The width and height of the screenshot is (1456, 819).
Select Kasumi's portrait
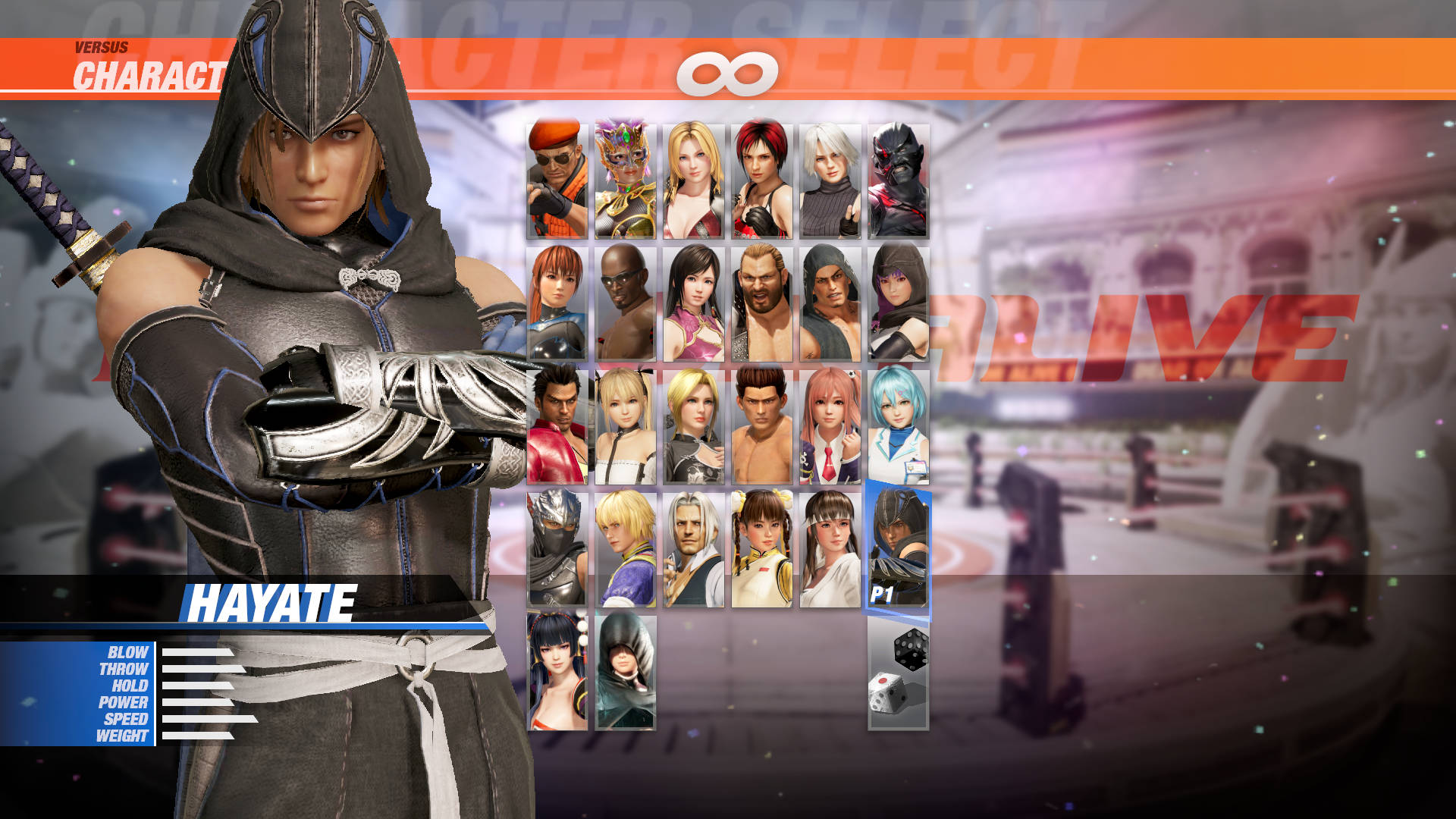556,300
